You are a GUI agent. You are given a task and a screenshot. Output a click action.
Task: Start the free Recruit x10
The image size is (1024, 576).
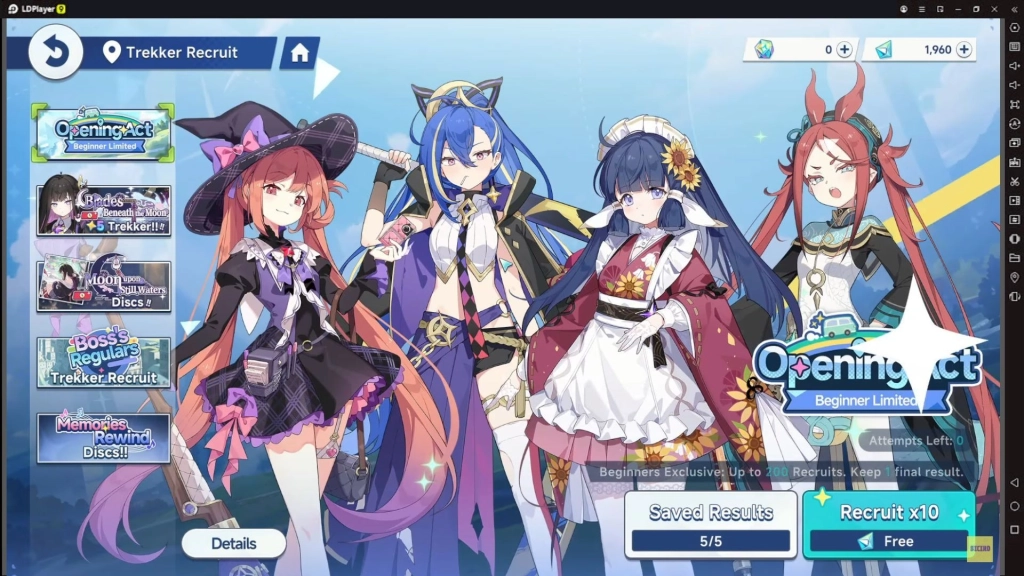[888, 524]
